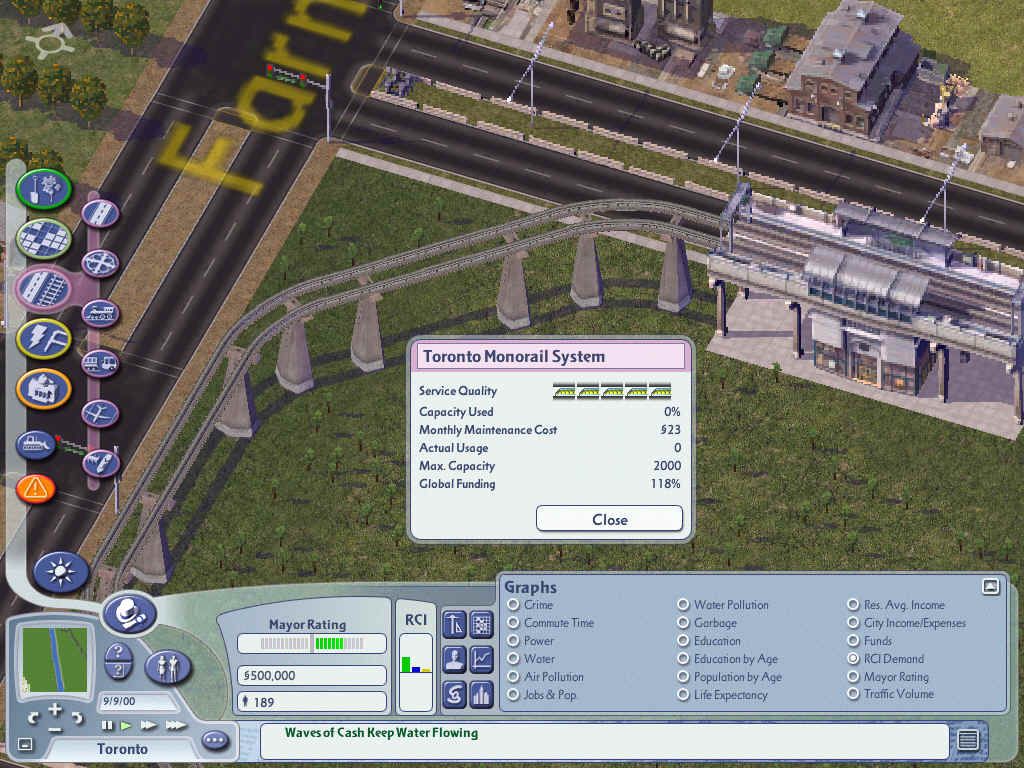Screen dimensions: 1024x768
Task: Open the news ticker list button
Action: (x=967, y=740)
